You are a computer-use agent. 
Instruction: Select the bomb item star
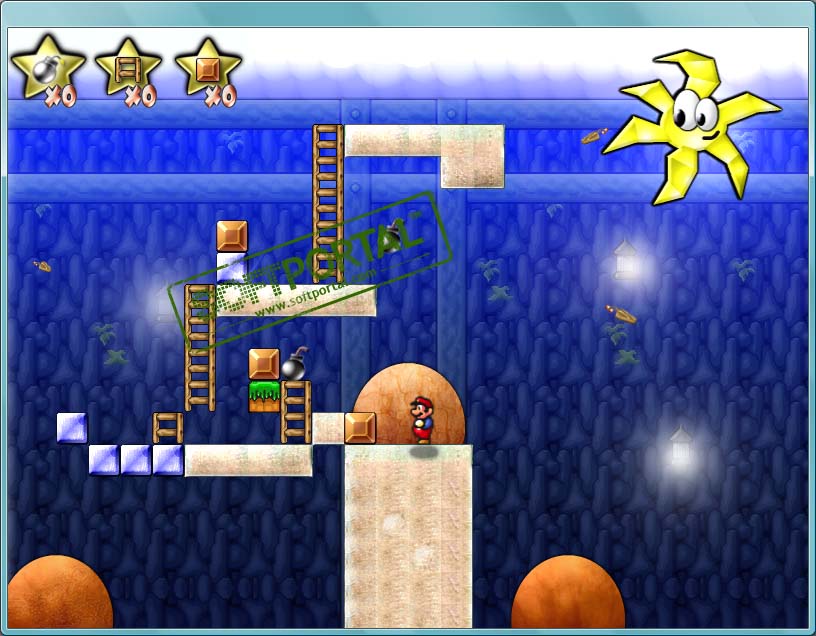tap(45, 69)
